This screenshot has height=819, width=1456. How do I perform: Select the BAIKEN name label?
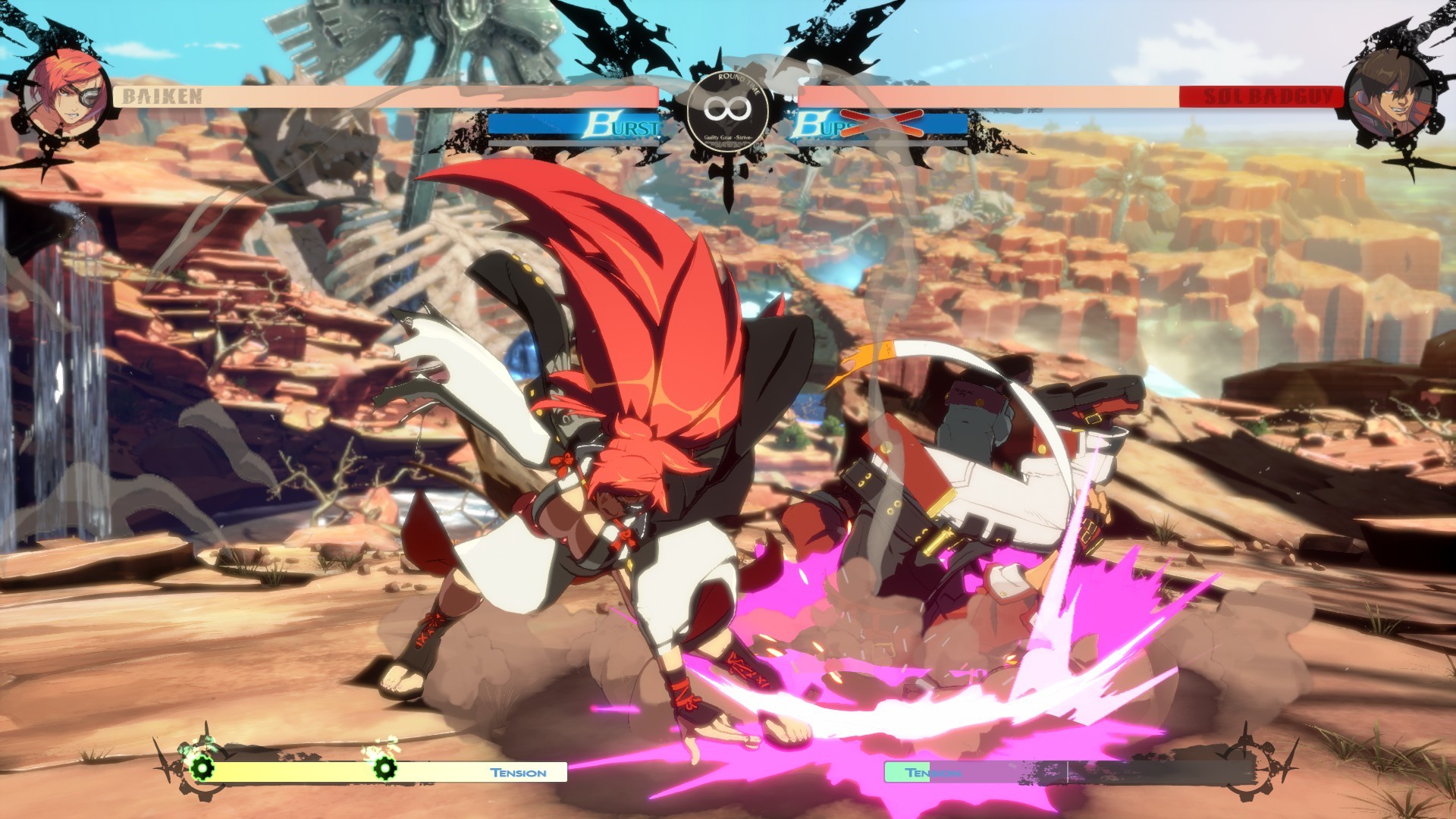[162, 95]
